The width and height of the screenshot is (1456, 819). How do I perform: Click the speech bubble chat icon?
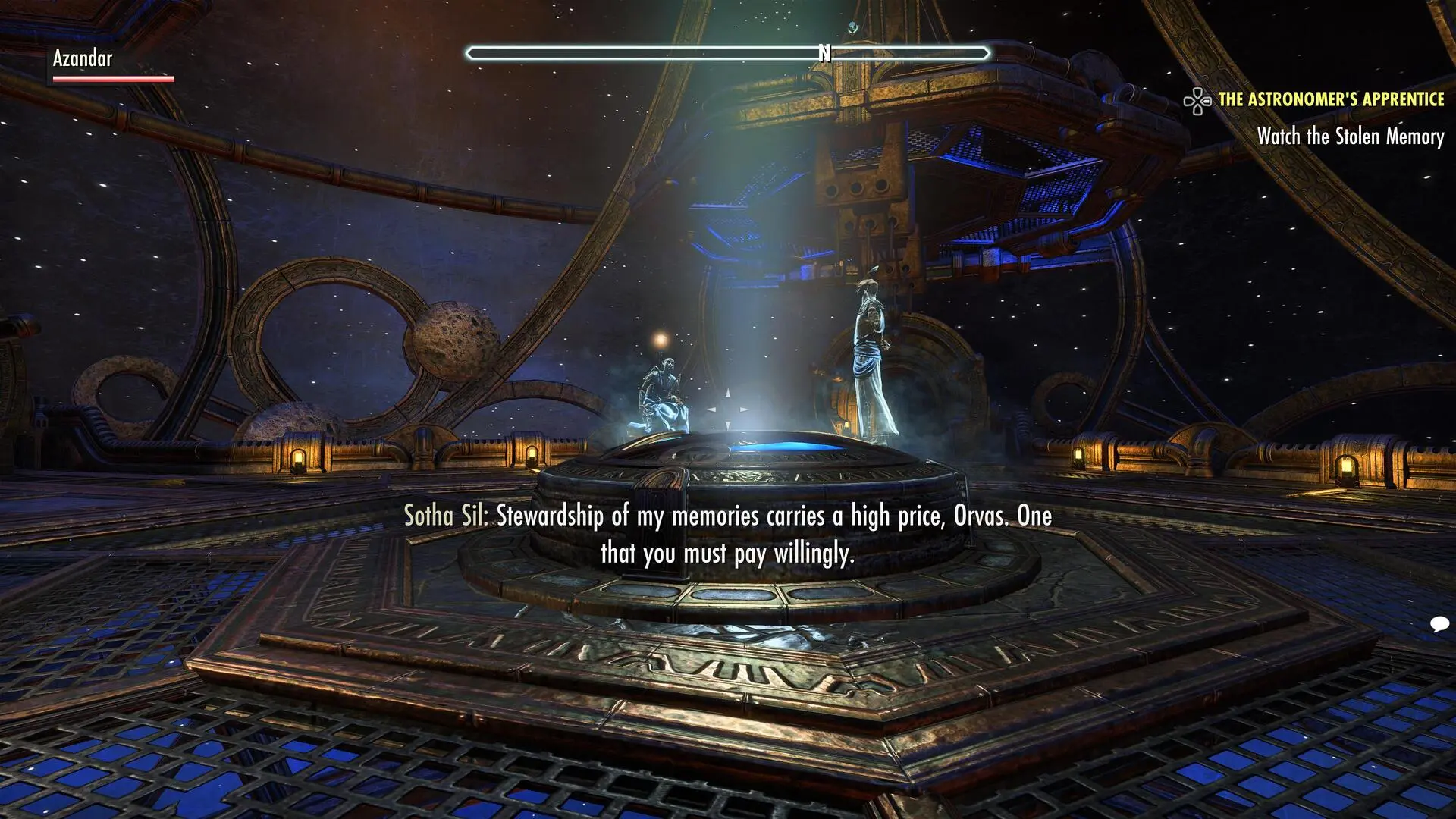[1439, 624]
